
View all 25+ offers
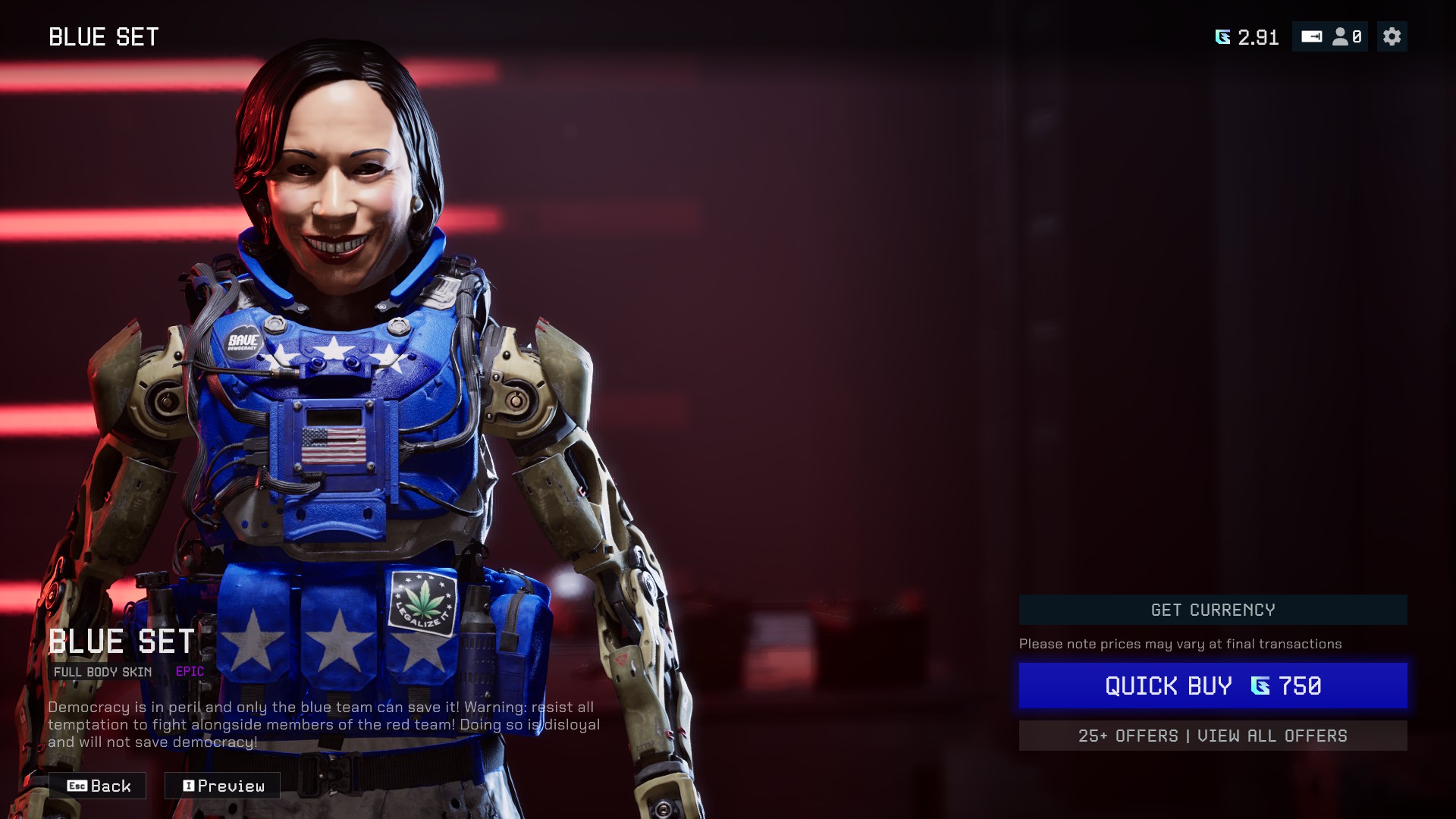click(1213, 736)
